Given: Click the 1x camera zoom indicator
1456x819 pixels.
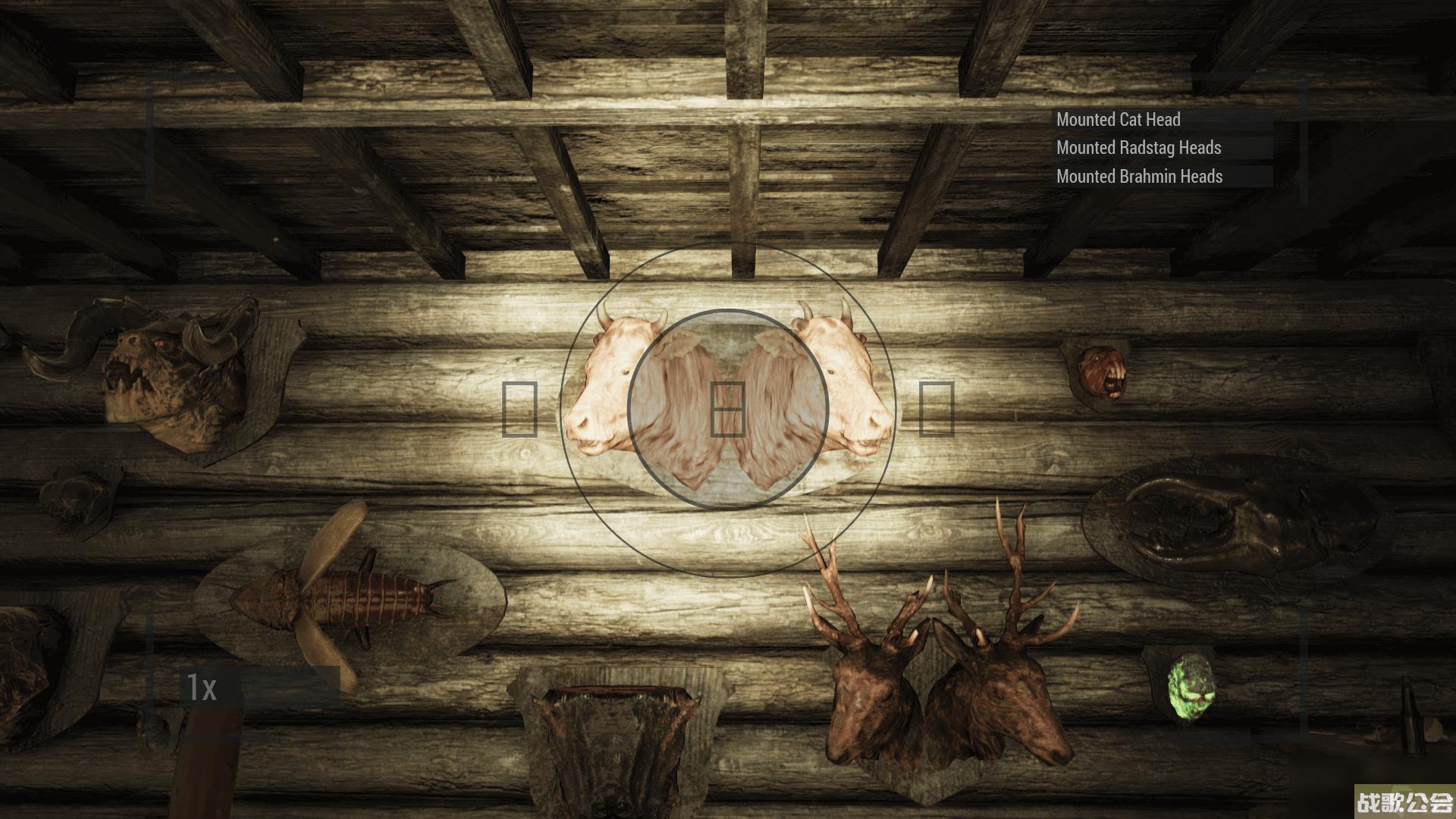Looking at the screenshot, I should tap(202, 688).
